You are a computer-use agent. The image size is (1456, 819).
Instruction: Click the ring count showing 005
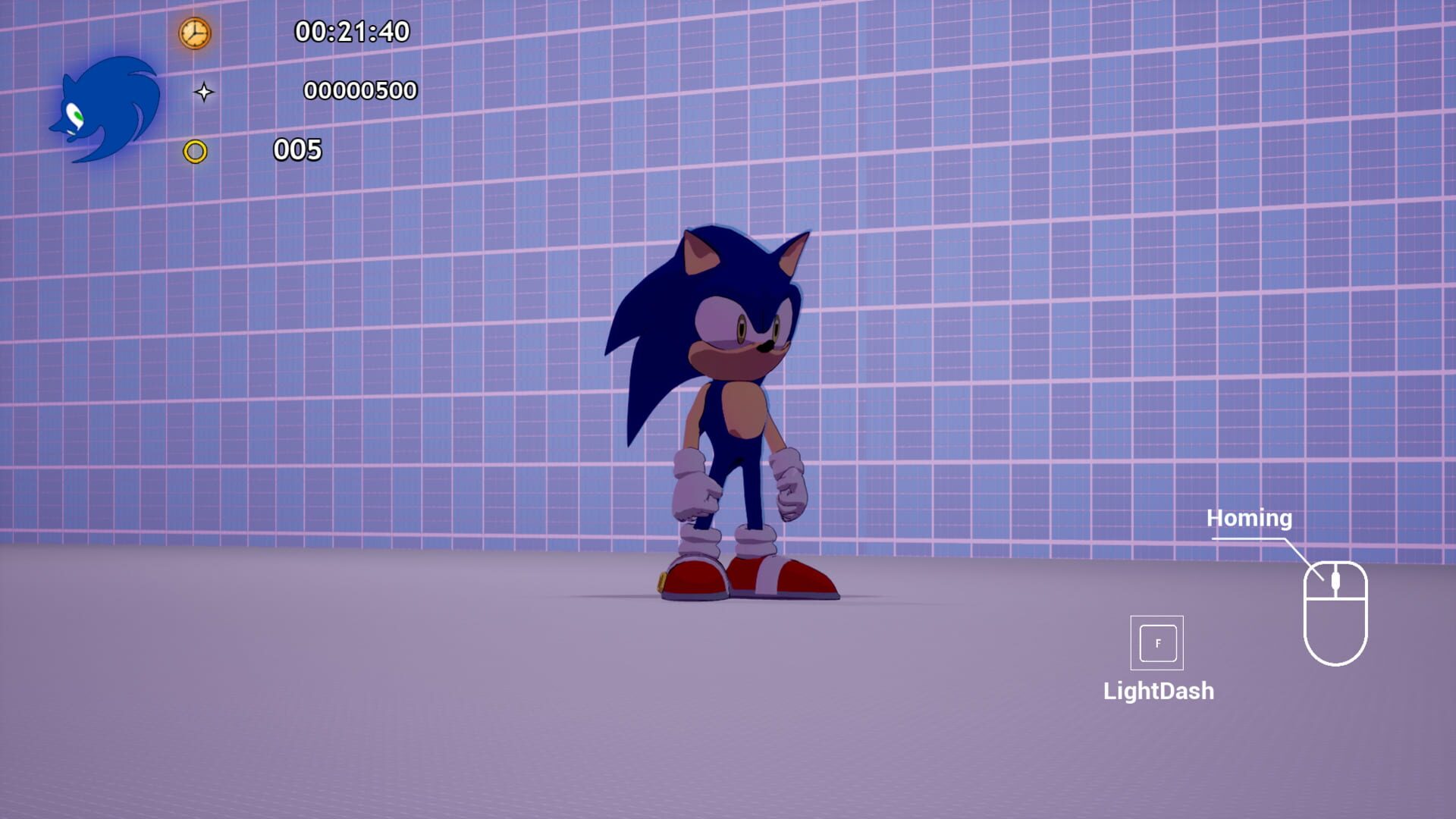coord(298,149)
